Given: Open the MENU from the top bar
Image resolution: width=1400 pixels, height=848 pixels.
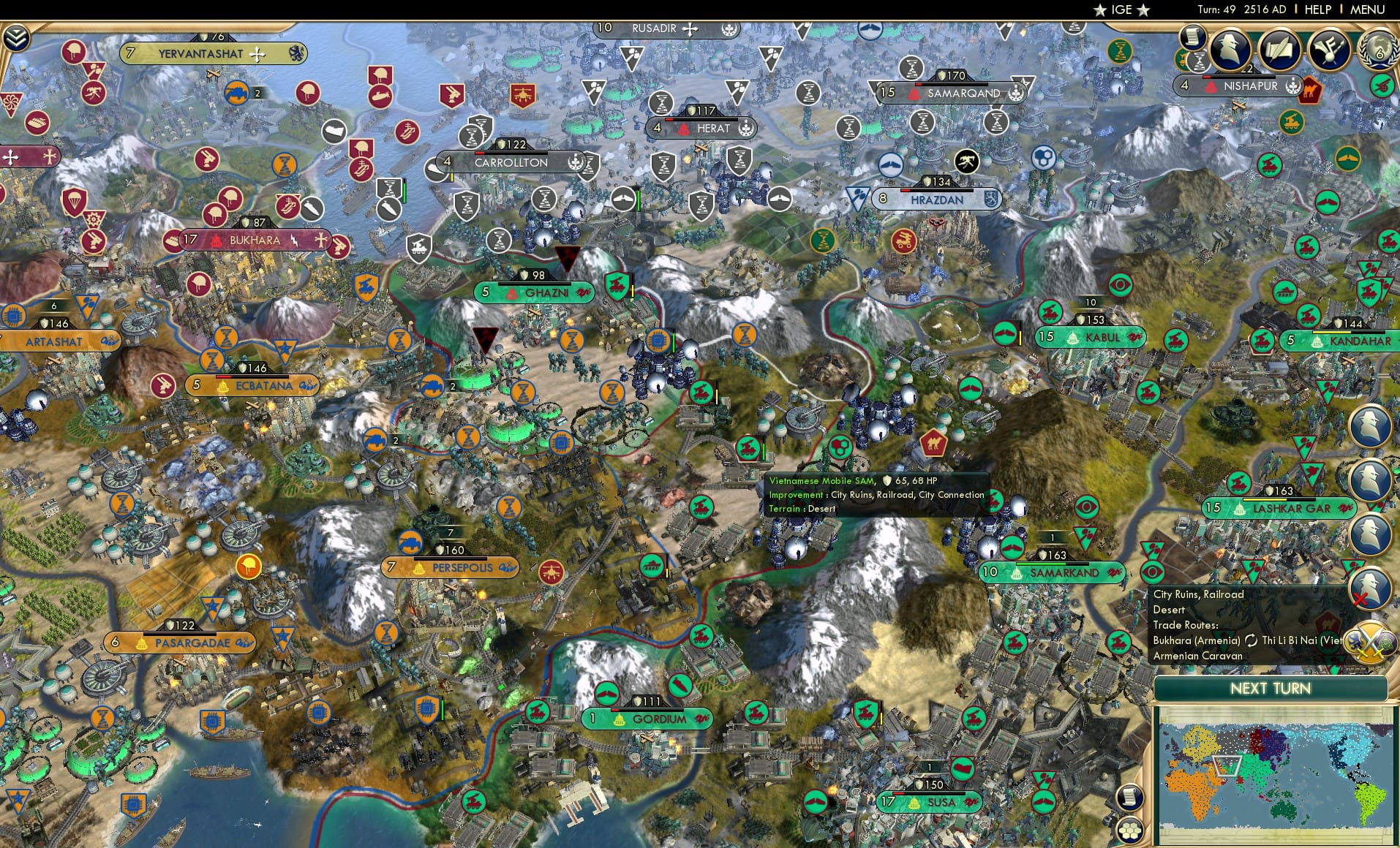Looking at the screenshot, I should [x=1366, y=10].
